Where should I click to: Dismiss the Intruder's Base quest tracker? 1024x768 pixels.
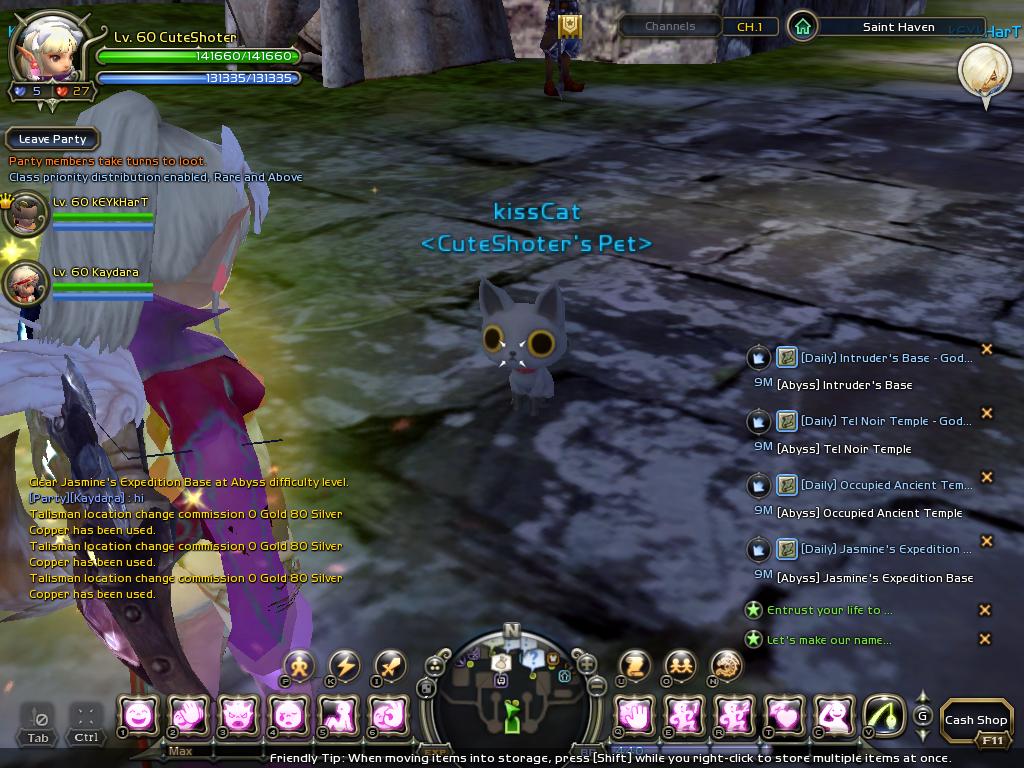pyautogui.click(x=986, y=349)
